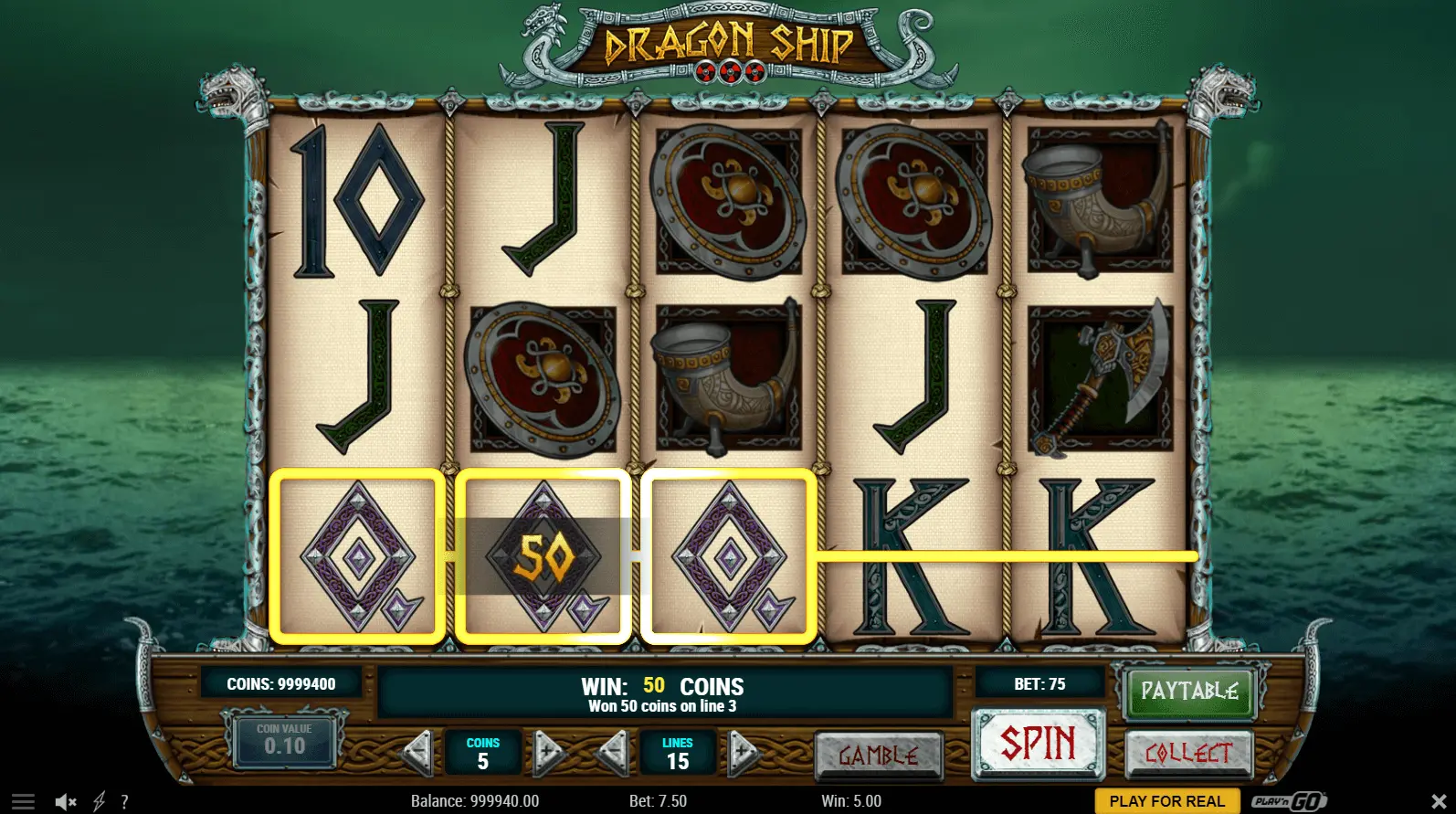1456x814 pixels.
Task: Decrease the number of coins
Action: [418, 753]
